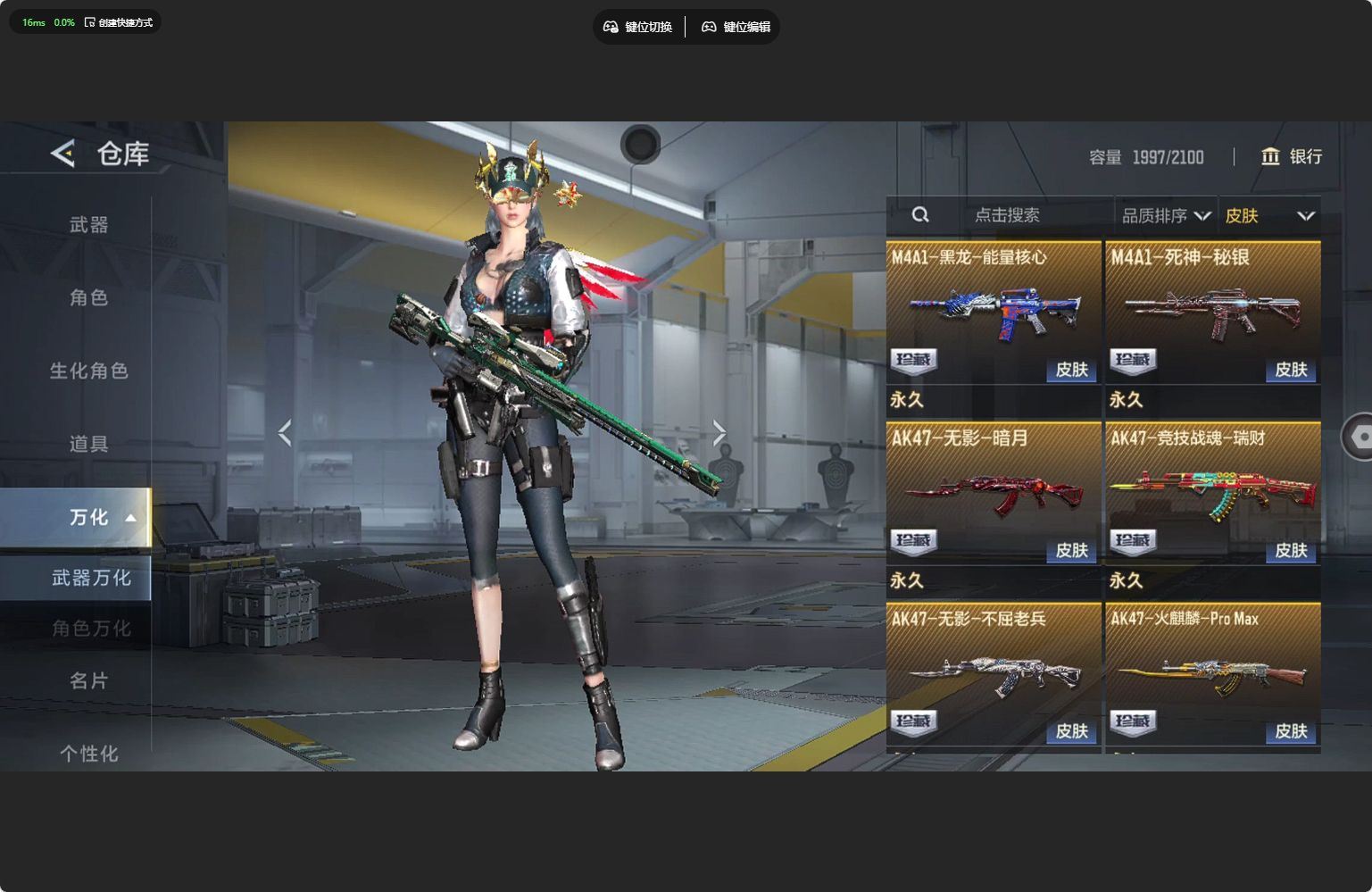Viewport: 1372px width, 892px height.
Task: Select the AK47-竞技战魂-瑞财 skin
Action: pyautogui.click(x=1212, y=493)
